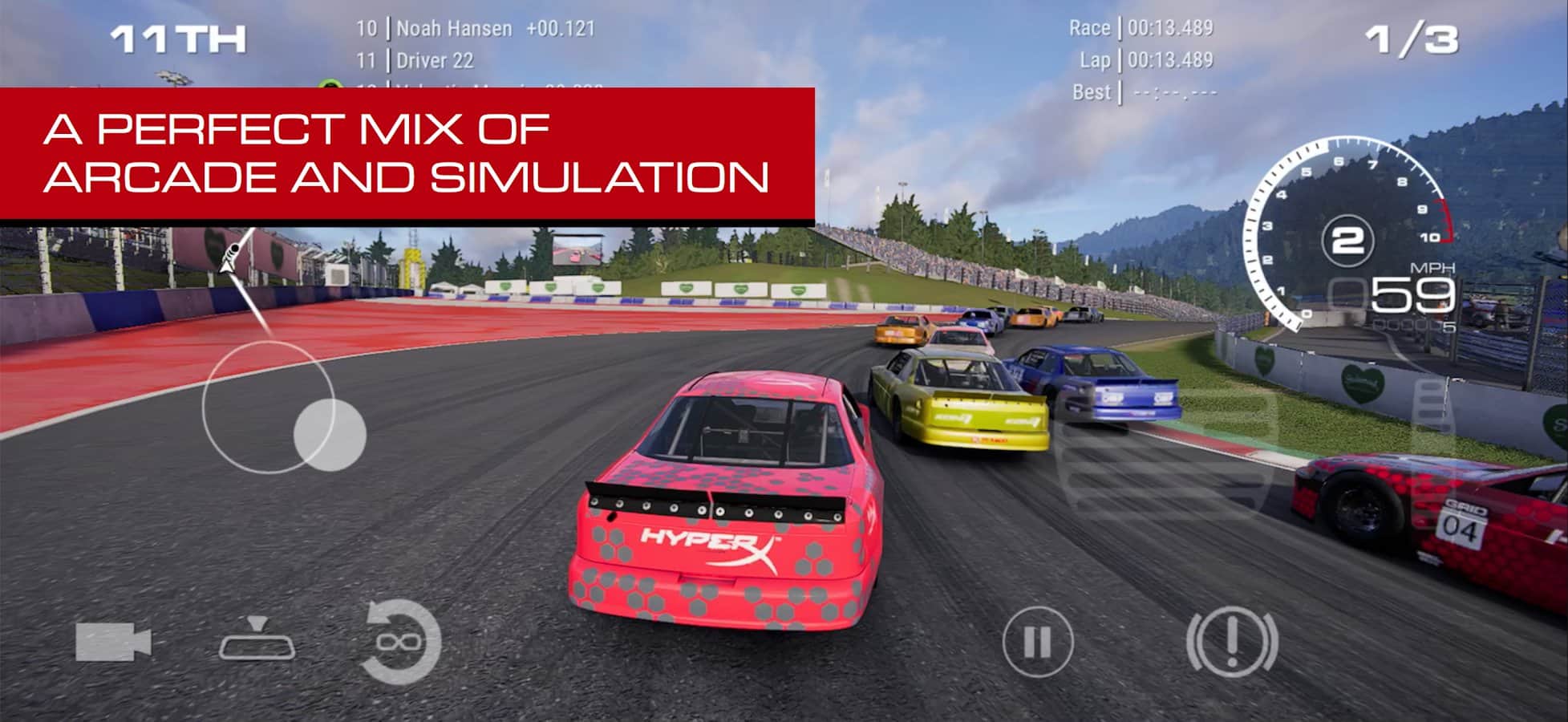The width and height of the screenshot is (1568, 722).
Task: Toggle the rear-view mirror icon
Action: 257,640
